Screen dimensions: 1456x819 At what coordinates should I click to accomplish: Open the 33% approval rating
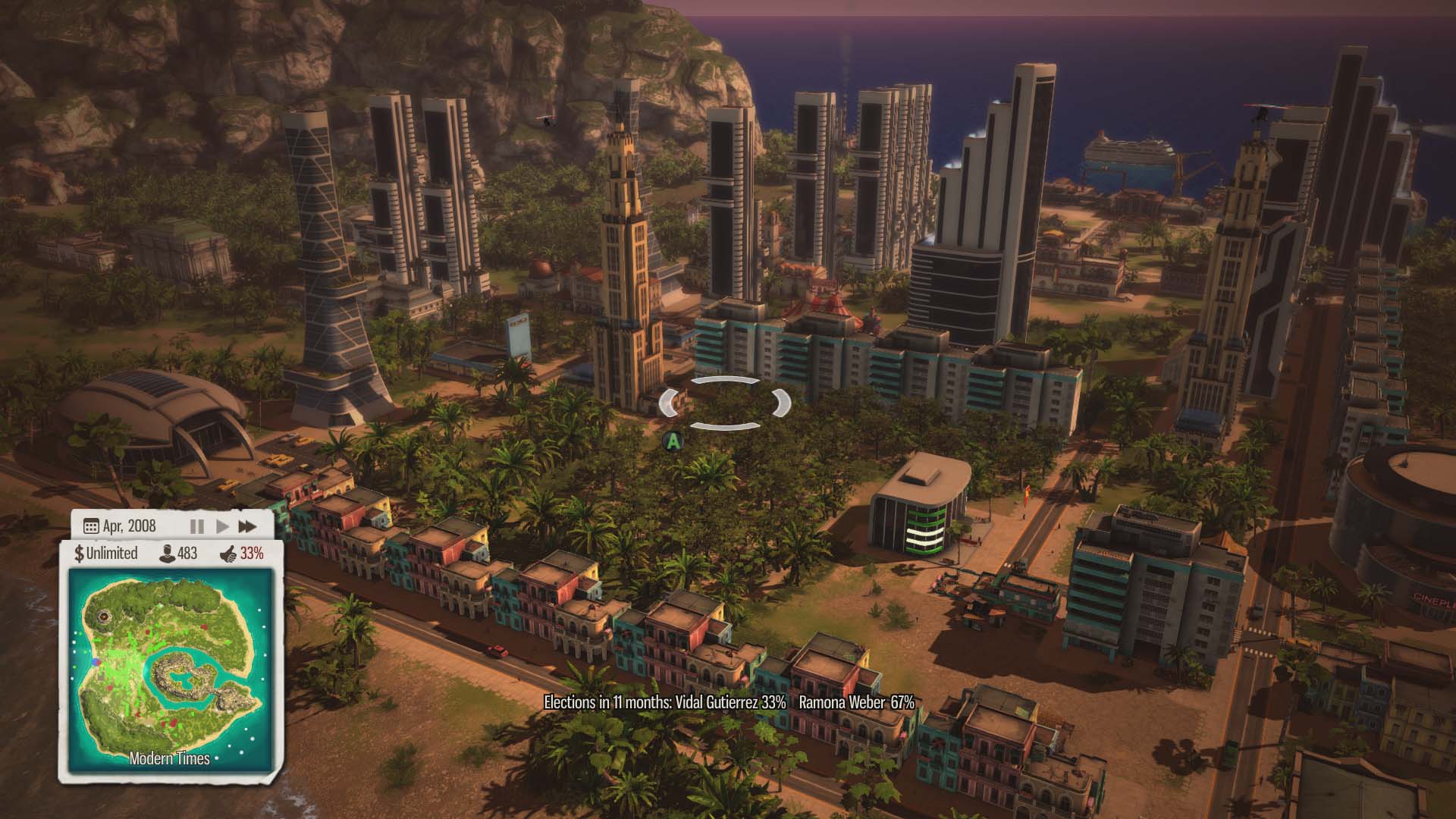click(242, 553)
